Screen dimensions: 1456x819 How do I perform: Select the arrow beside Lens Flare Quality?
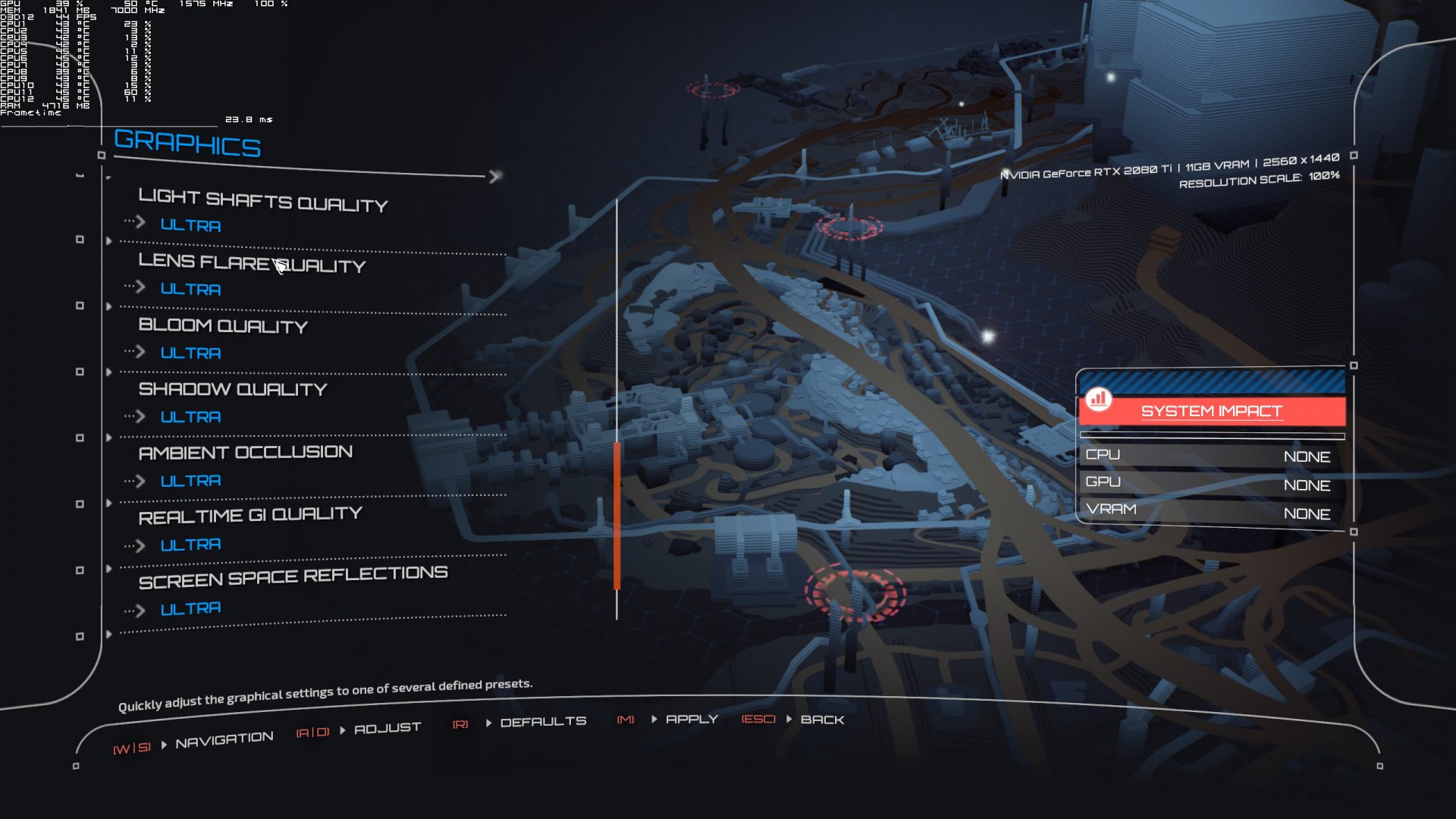tap(141, 287)
